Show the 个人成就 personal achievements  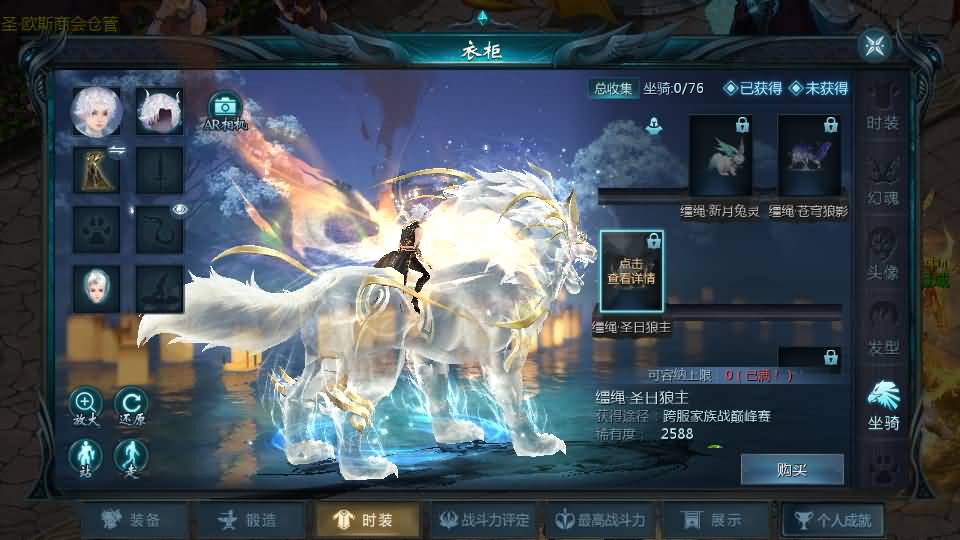(832, 520)
